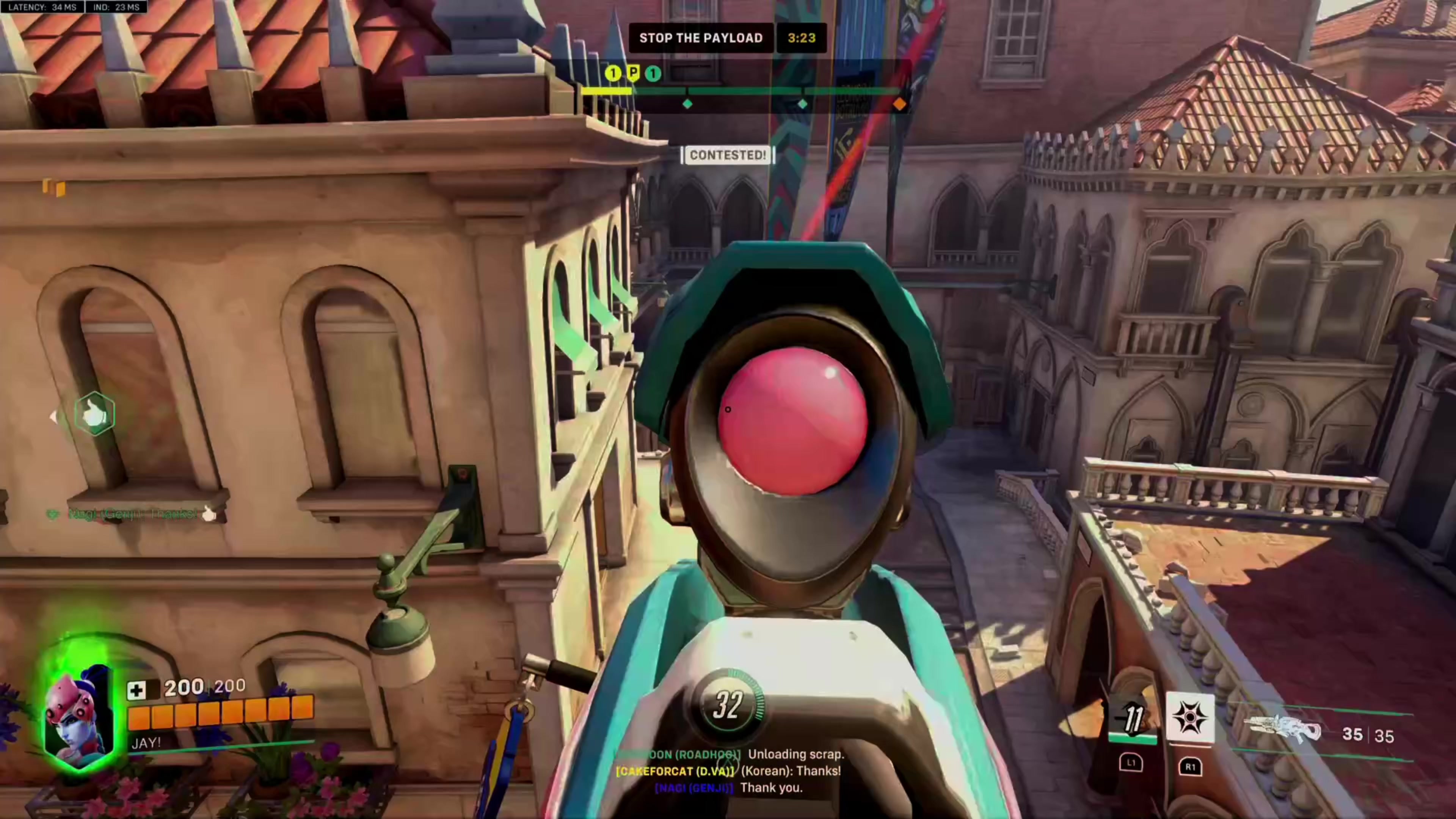Image resolution: width=1456 pixels, height=819 pixels.
Task: Open the CAKEFORCAT (D.VA) chat message
Action: 728,771
